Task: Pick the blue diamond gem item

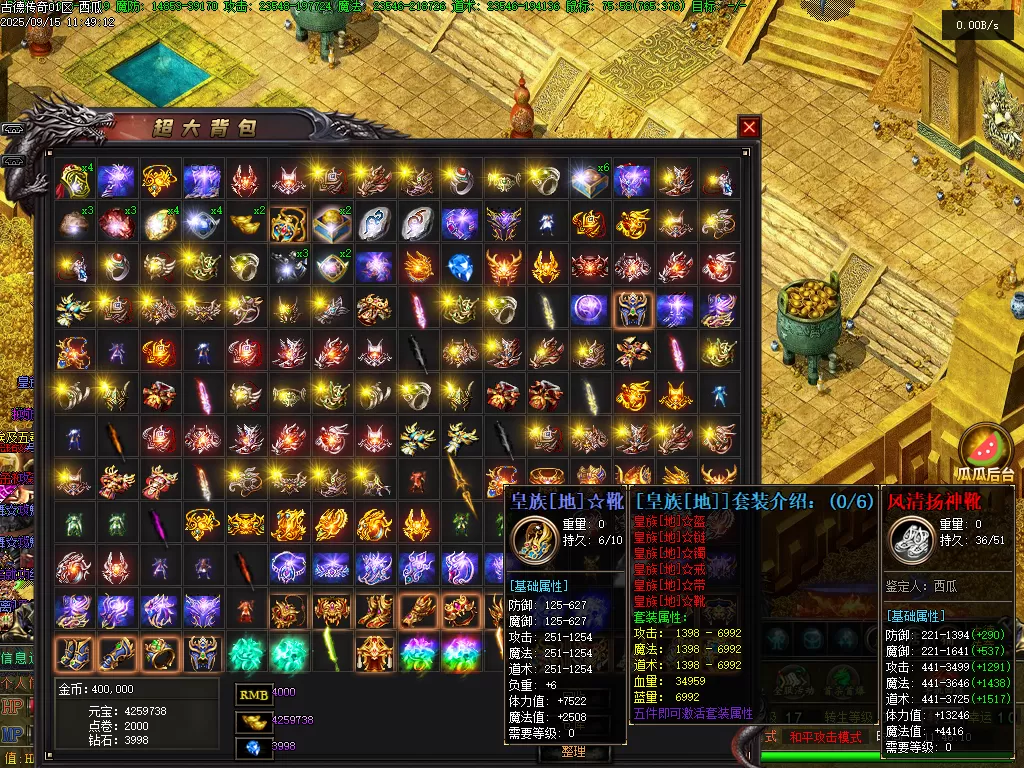Action: pyautogui.click(x=460, y=266)
